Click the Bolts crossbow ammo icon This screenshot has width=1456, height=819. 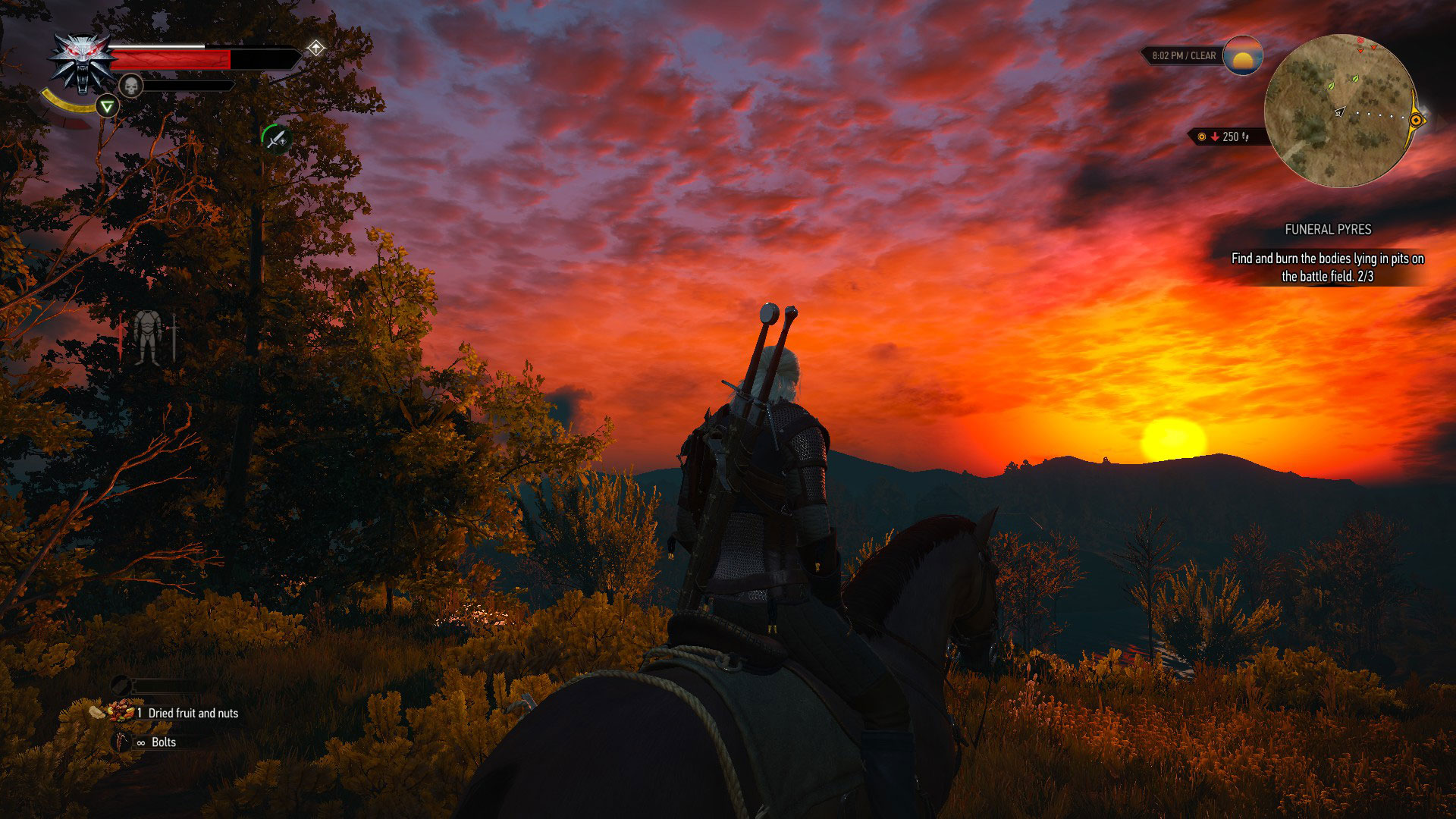tap(121, 742)
